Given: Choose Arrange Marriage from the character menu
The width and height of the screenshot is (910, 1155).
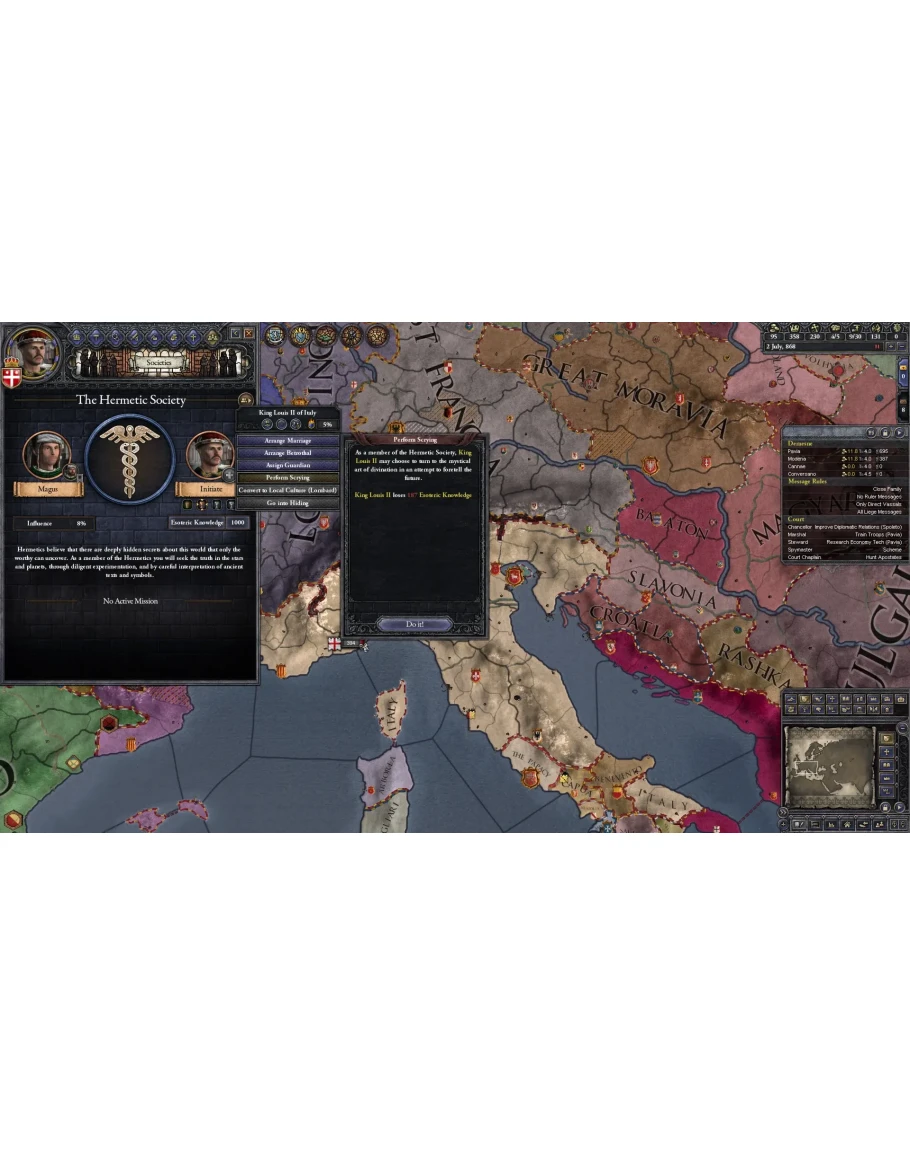Looking at the screenshot, I should tap(287, 441).
